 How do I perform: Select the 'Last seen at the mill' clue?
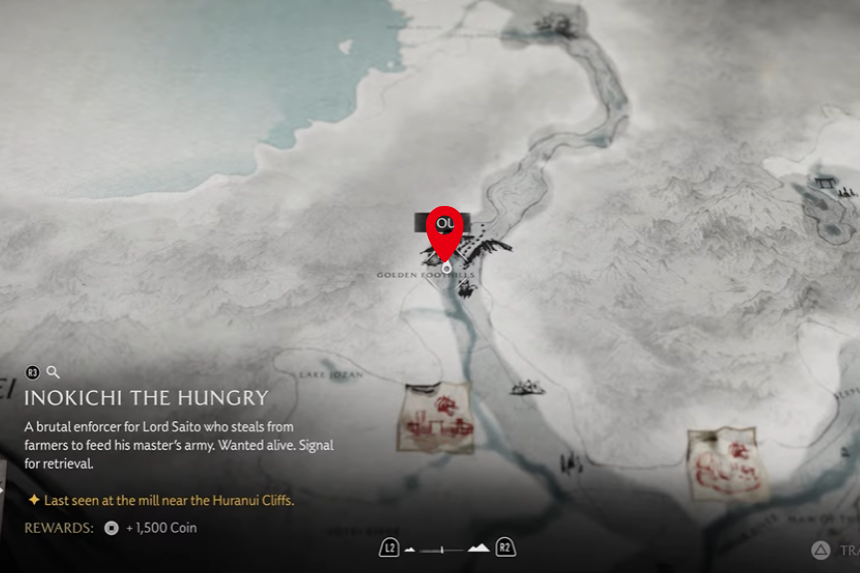(x=167, y=500)
